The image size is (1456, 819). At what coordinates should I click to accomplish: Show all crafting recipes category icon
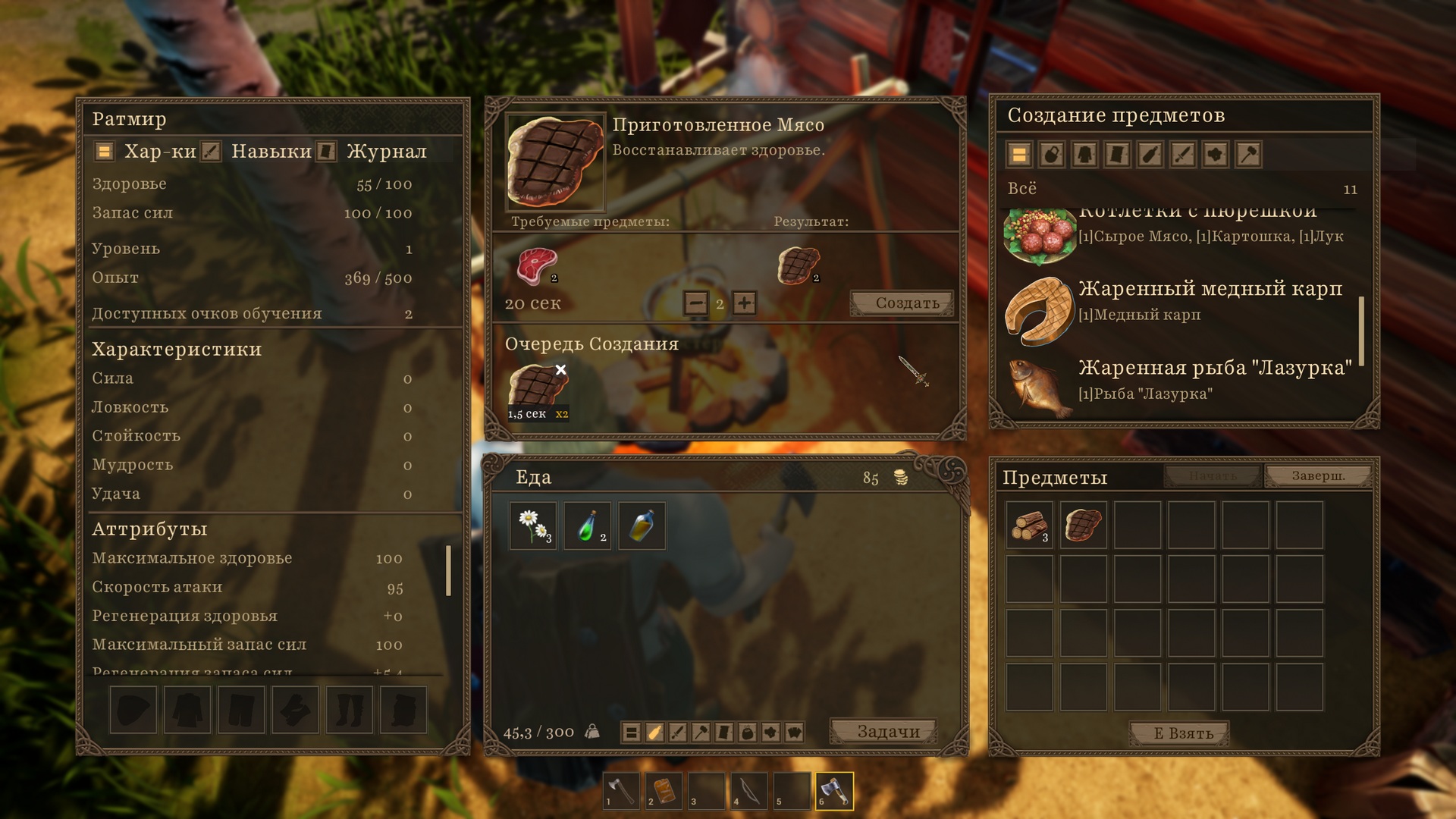1019,155
